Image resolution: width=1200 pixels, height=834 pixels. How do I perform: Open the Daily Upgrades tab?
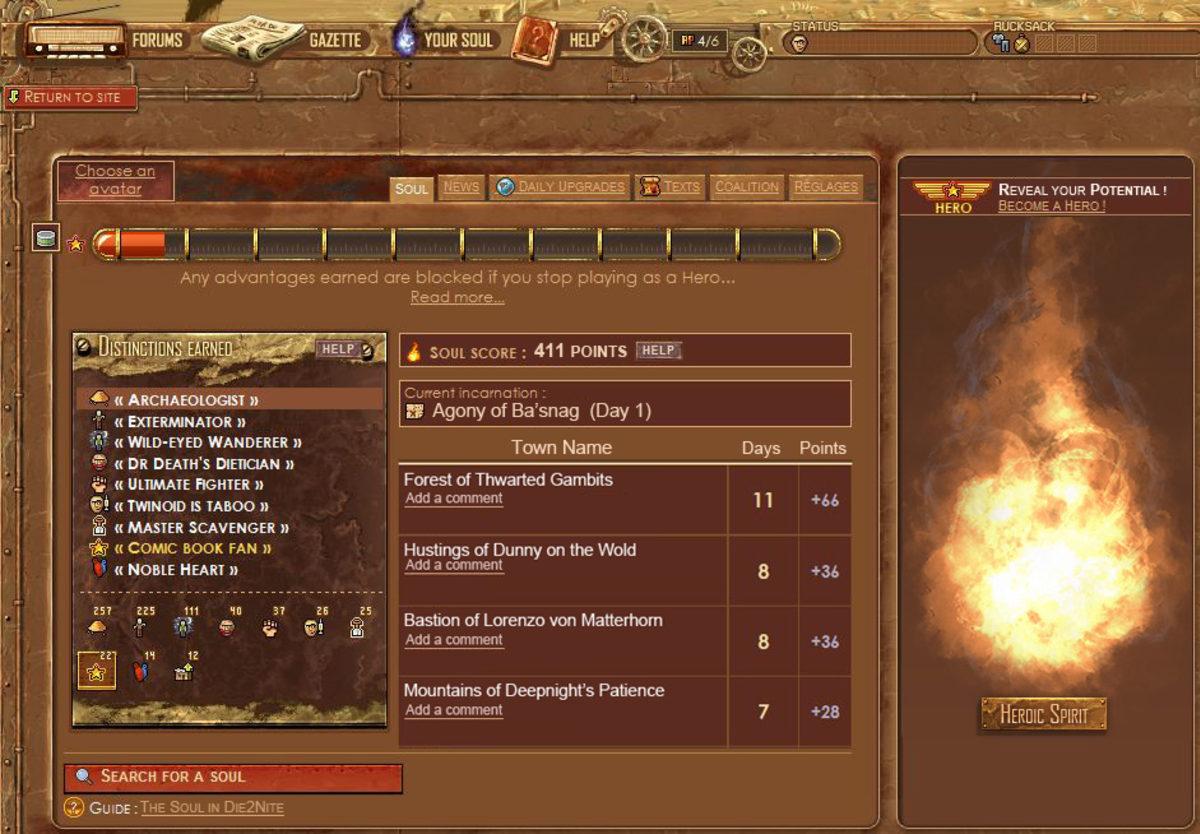(571, 187)
